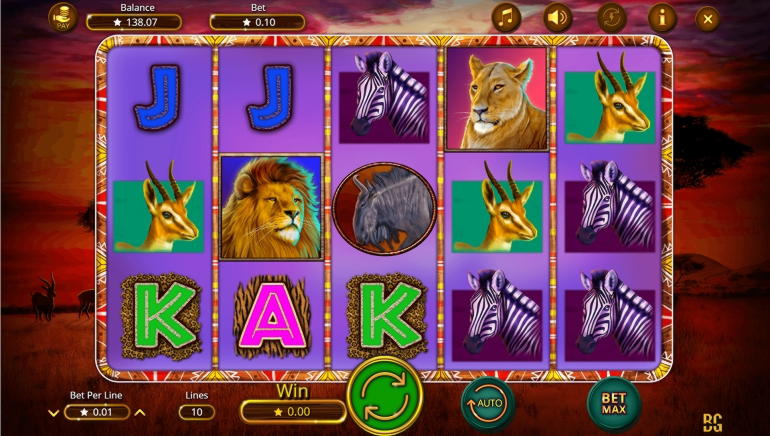Spin the reels with the green button
Image resolution: width=770 pixels, height=436 pixels.
(x=385, y=396)
